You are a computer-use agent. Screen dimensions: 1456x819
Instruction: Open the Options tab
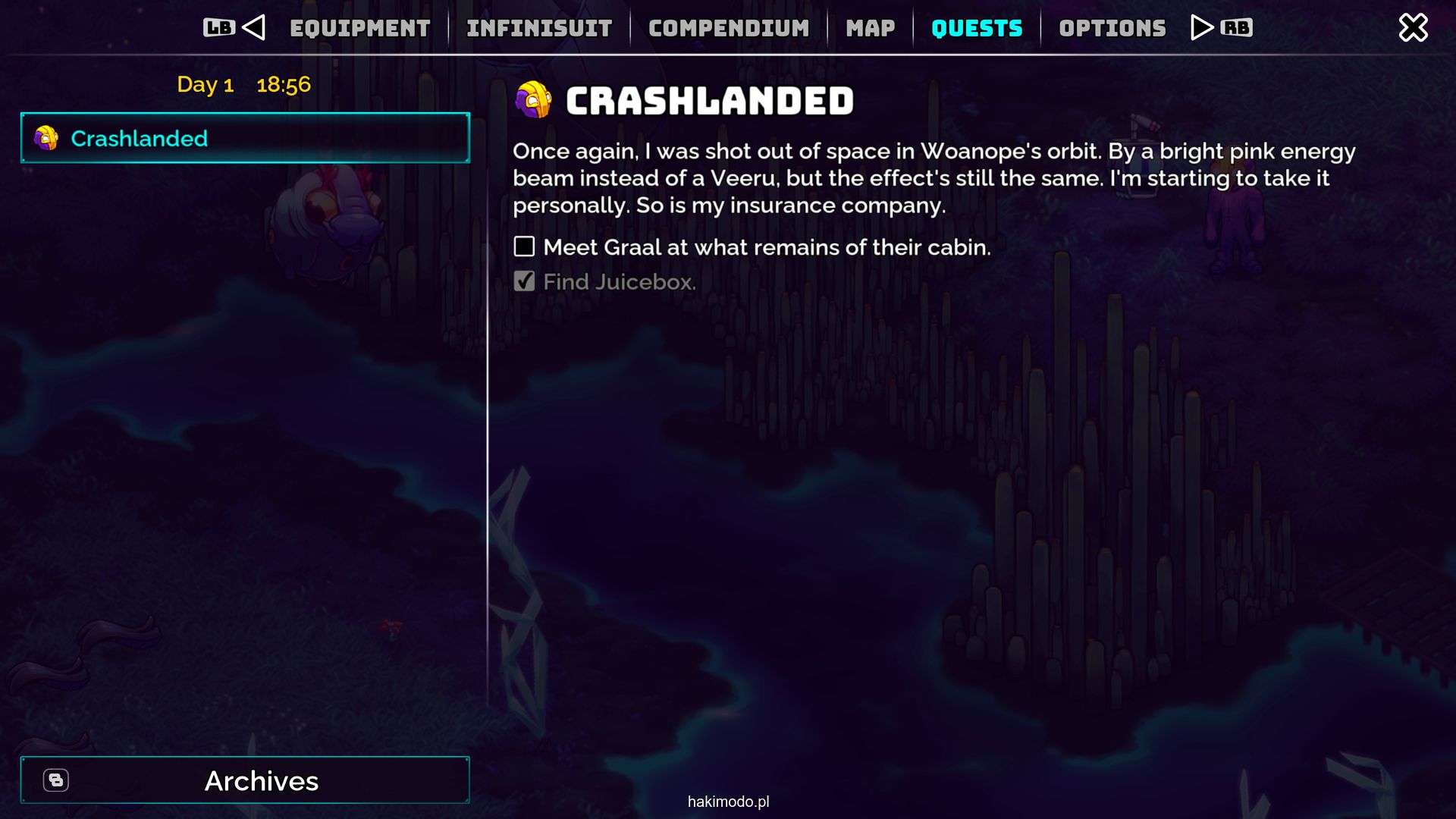point(1112,29)
